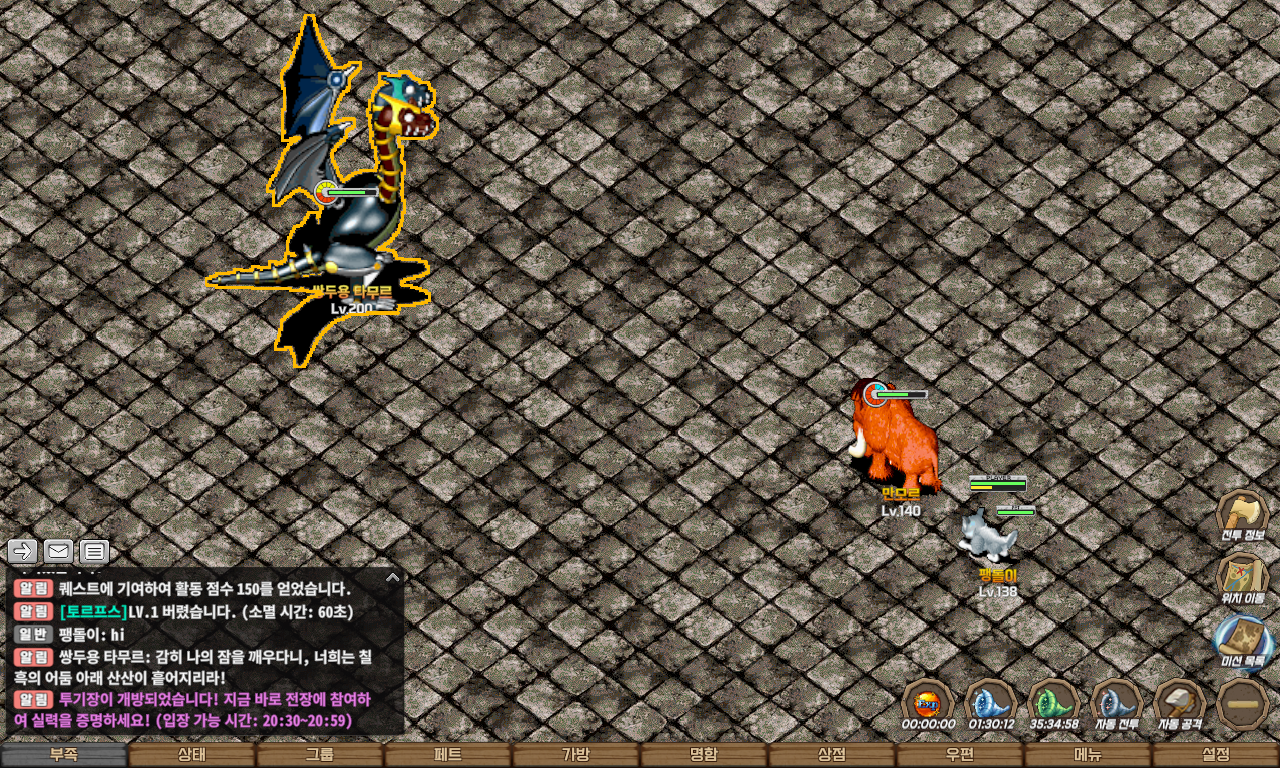Open the 페트 (Pet) menu
This screenshot has width=1280, height=768.
[x=448, y=755]
